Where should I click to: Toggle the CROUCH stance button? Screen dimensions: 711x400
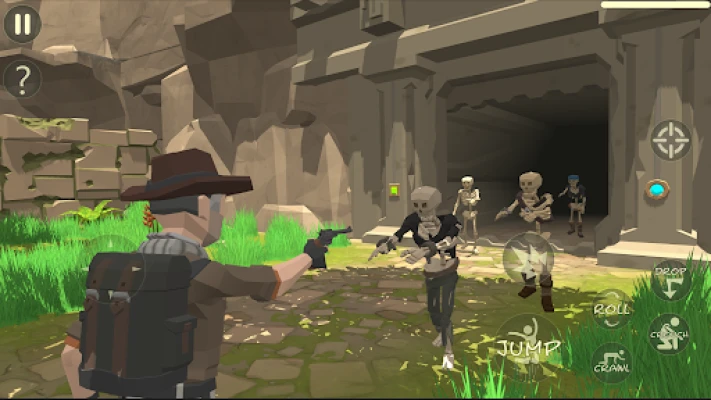[x=669, y=335]
